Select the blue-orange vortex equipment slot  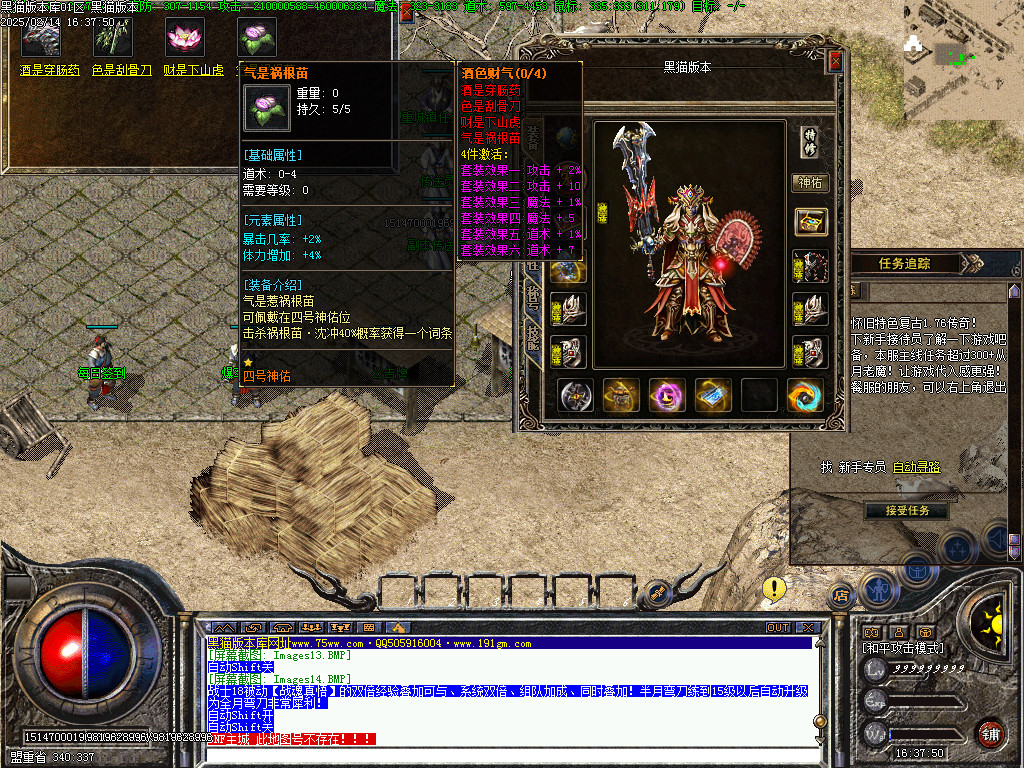click(804, 395)
